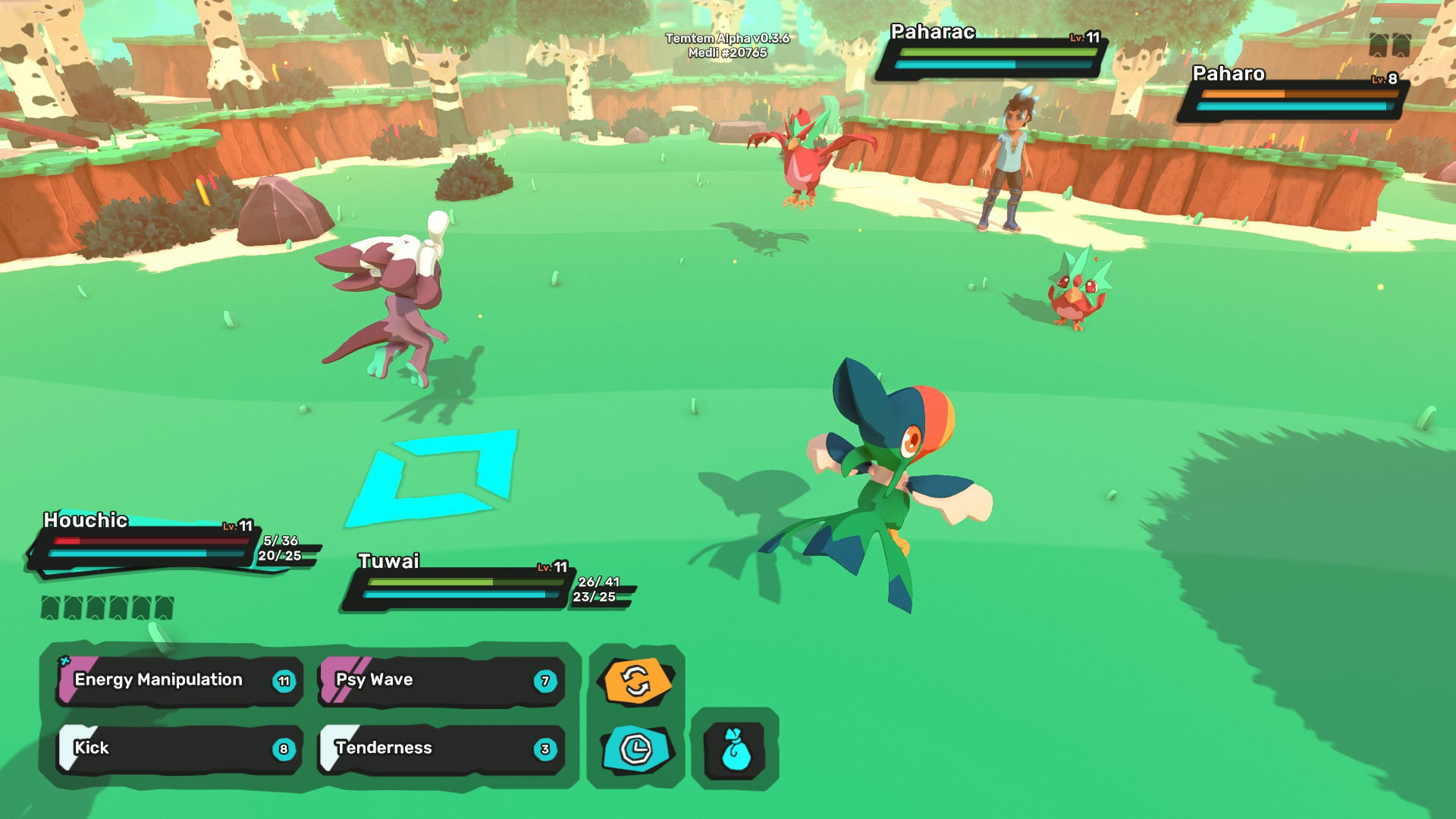Choose the Kick attack
The height and width of the screenshot is (819, 1456).
point(180,748)
